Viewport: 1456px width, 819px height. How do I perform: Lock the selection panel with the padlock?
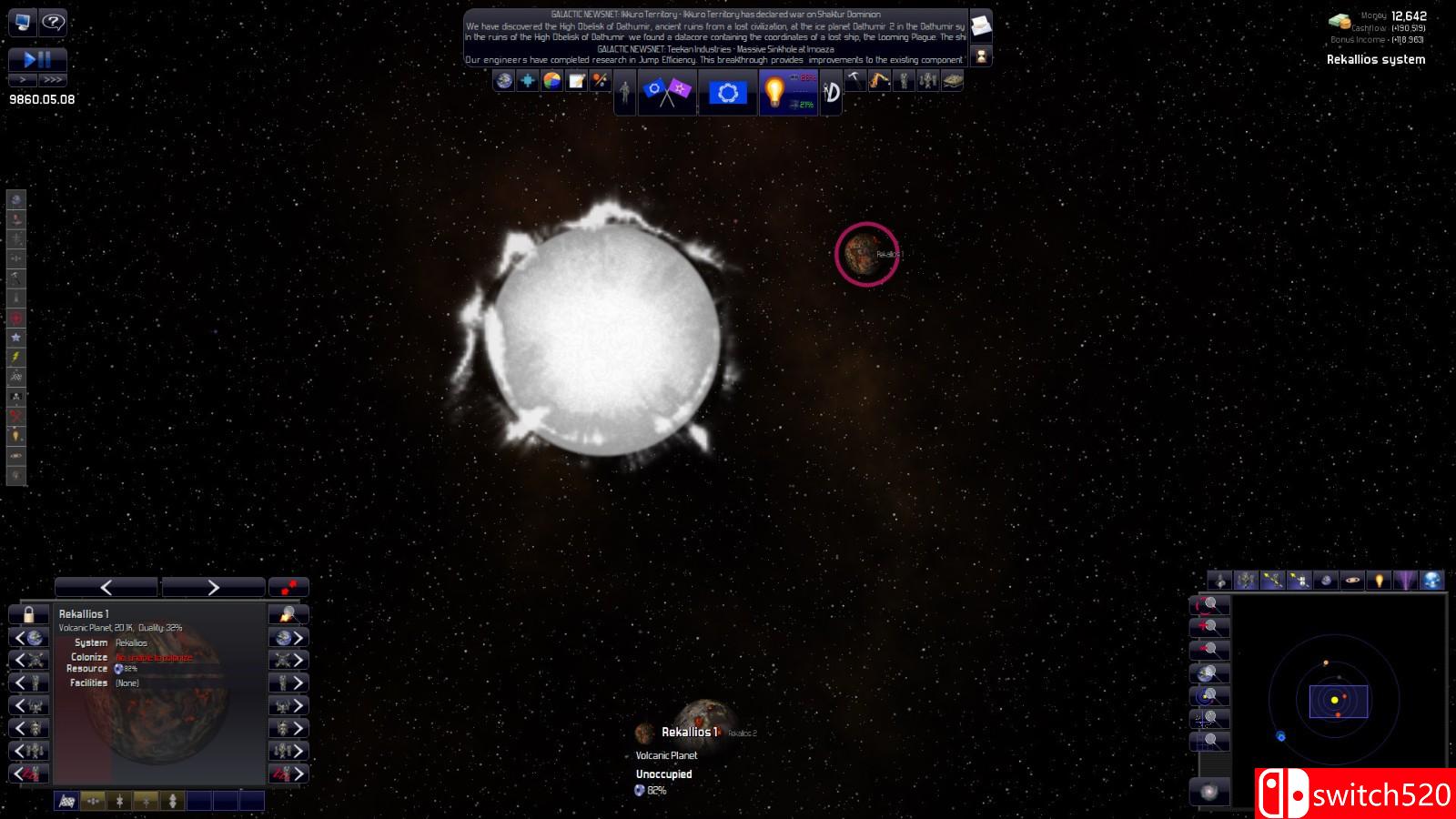click(x=28, y=613)
